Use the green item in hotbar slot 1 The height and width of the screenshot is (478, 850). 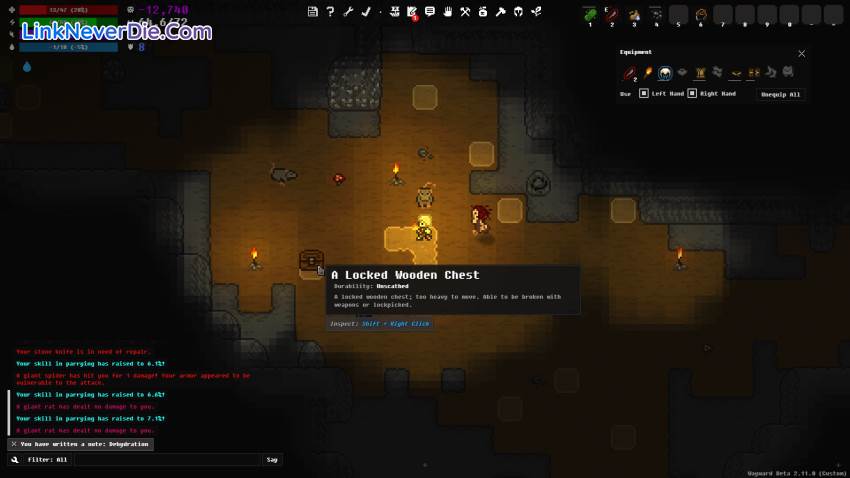pos(590,14)
